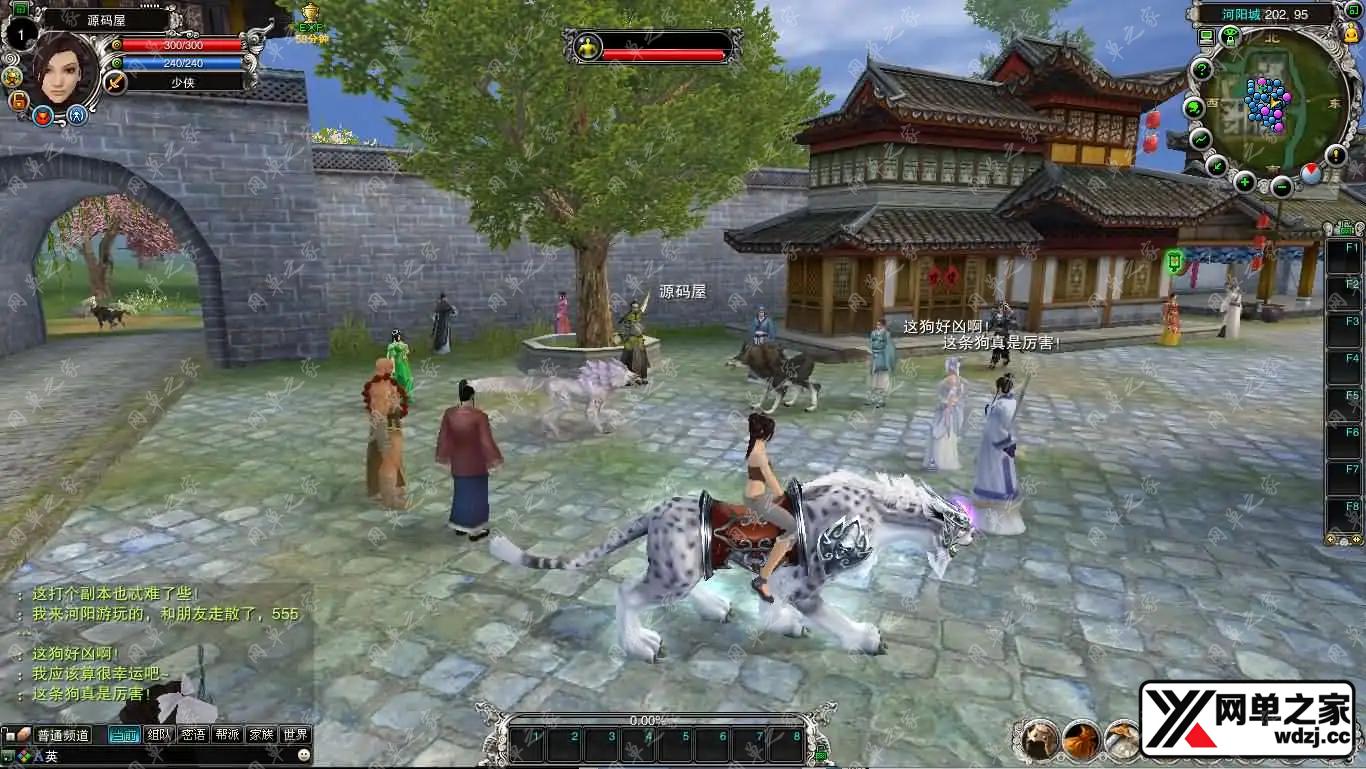Select the 当前 current chat tab

[x=124, y=735]
